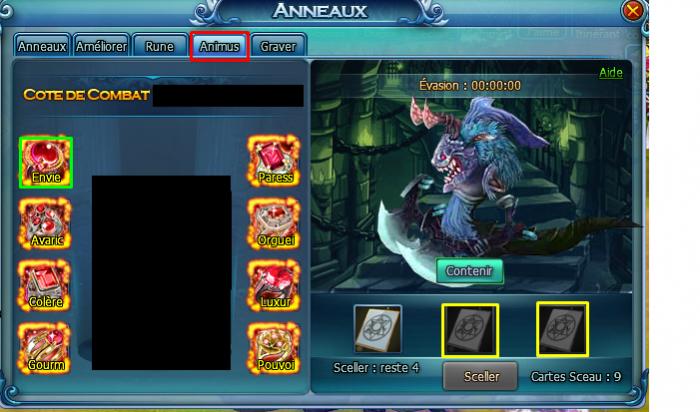Open the Aide help link
This screenshot has width=700, height=412.
point(610,73)
